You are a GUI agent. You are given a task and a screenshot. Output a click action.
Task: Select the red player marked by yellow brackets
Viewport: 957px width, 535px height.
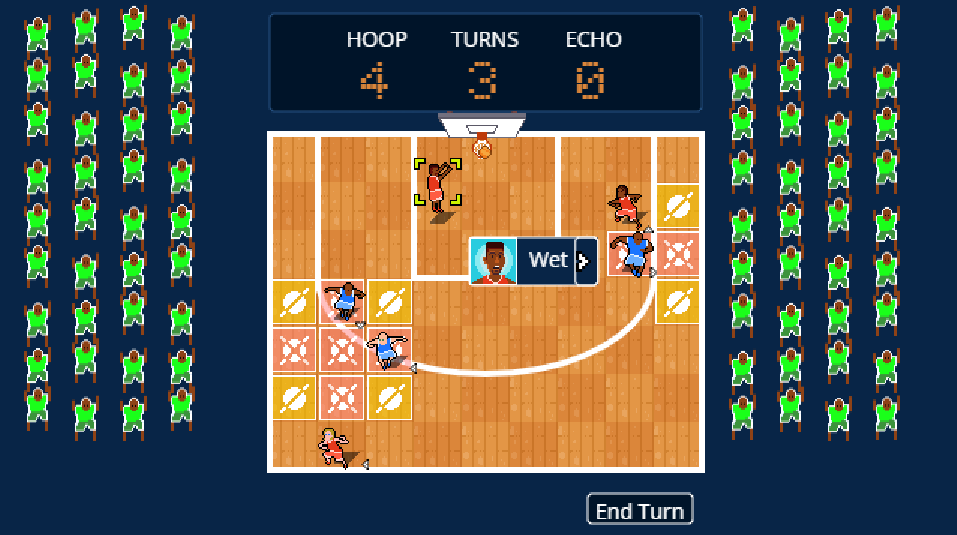(x=437, y=185)
